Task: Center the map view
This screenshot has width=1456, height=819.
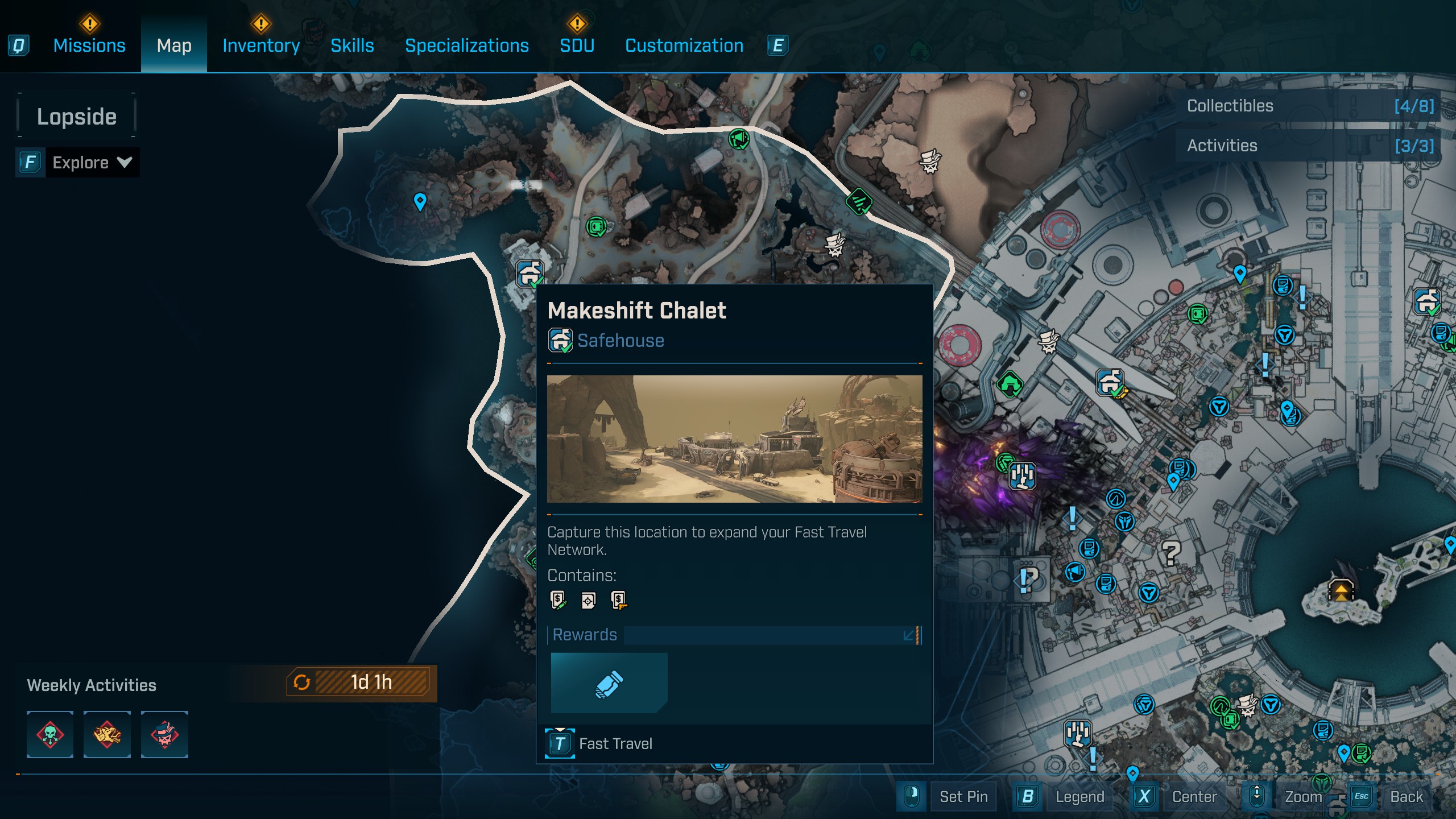Action: (1194, 797)
